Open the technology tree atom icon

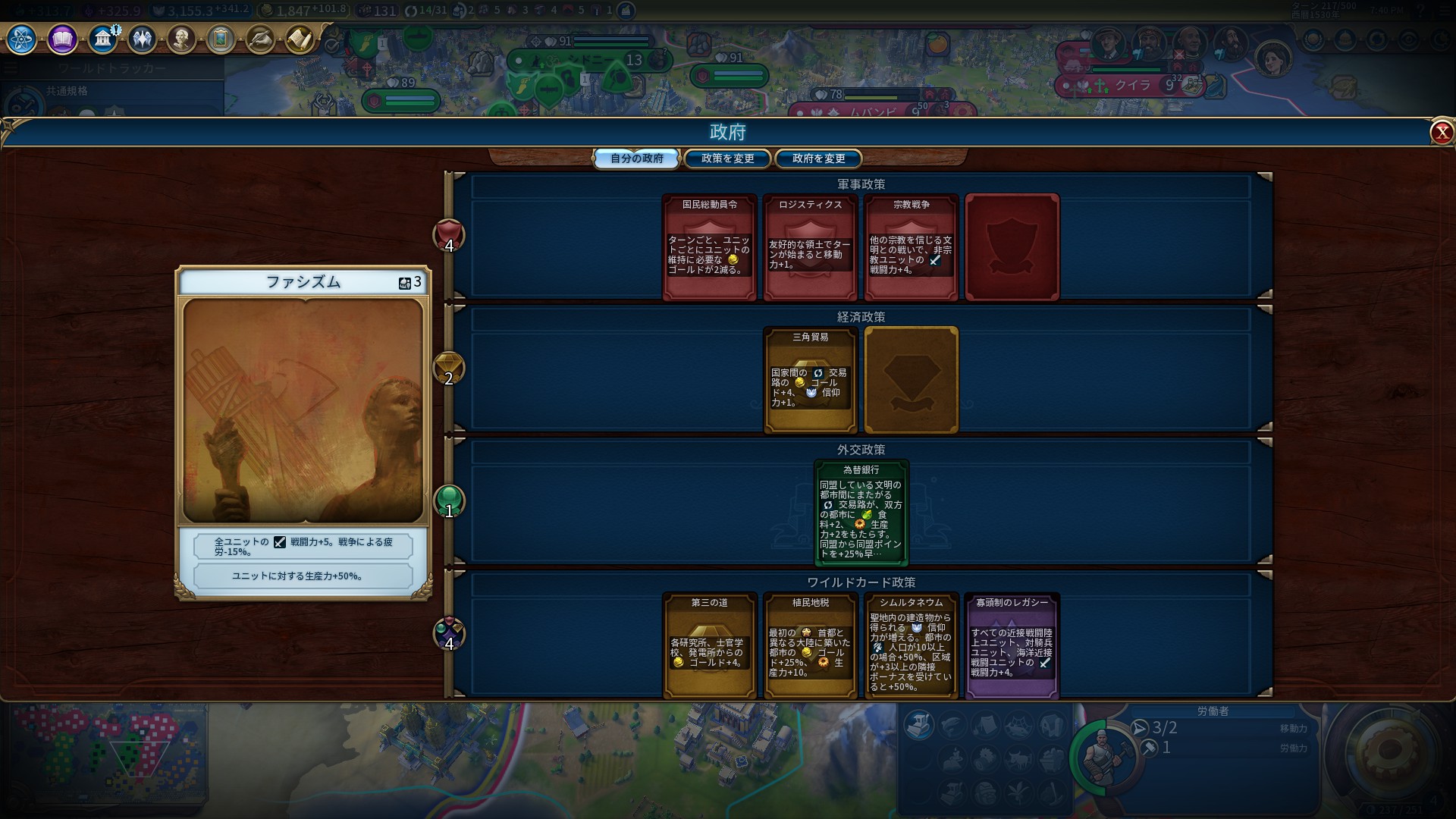[x=21, y=39]
